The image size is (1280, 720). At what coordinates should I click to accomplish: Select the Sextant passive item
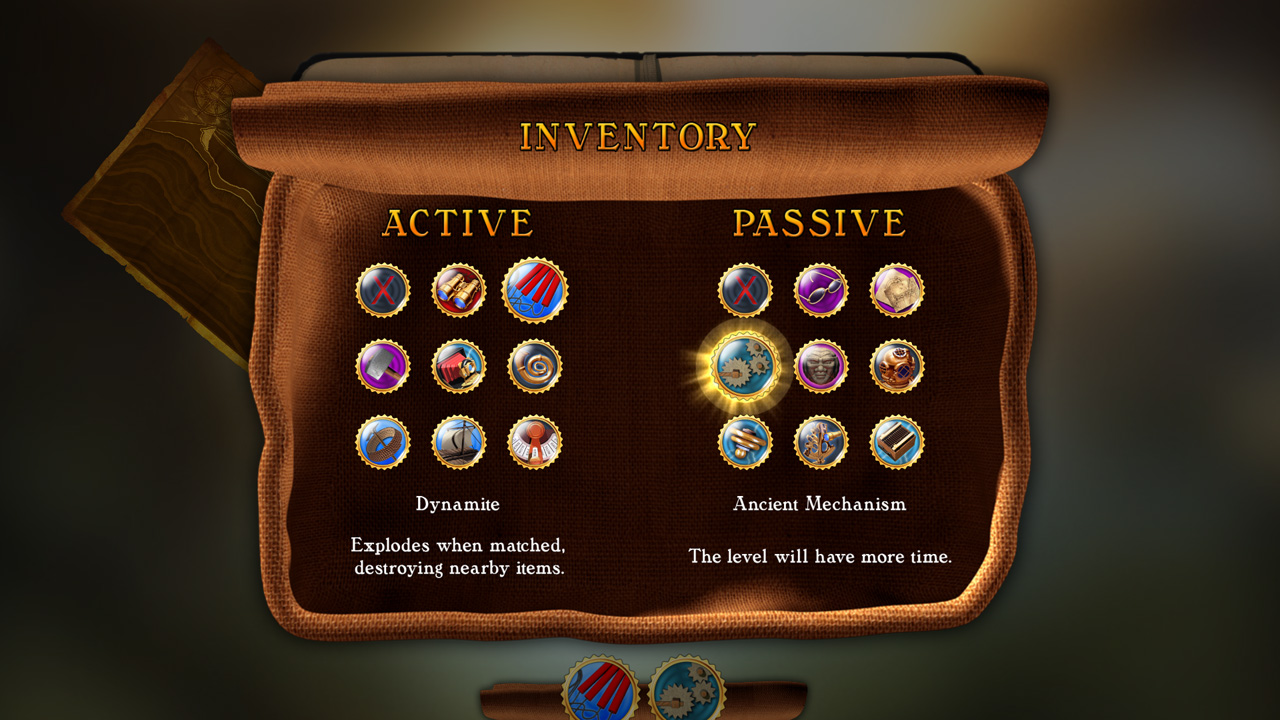point(821,442)
